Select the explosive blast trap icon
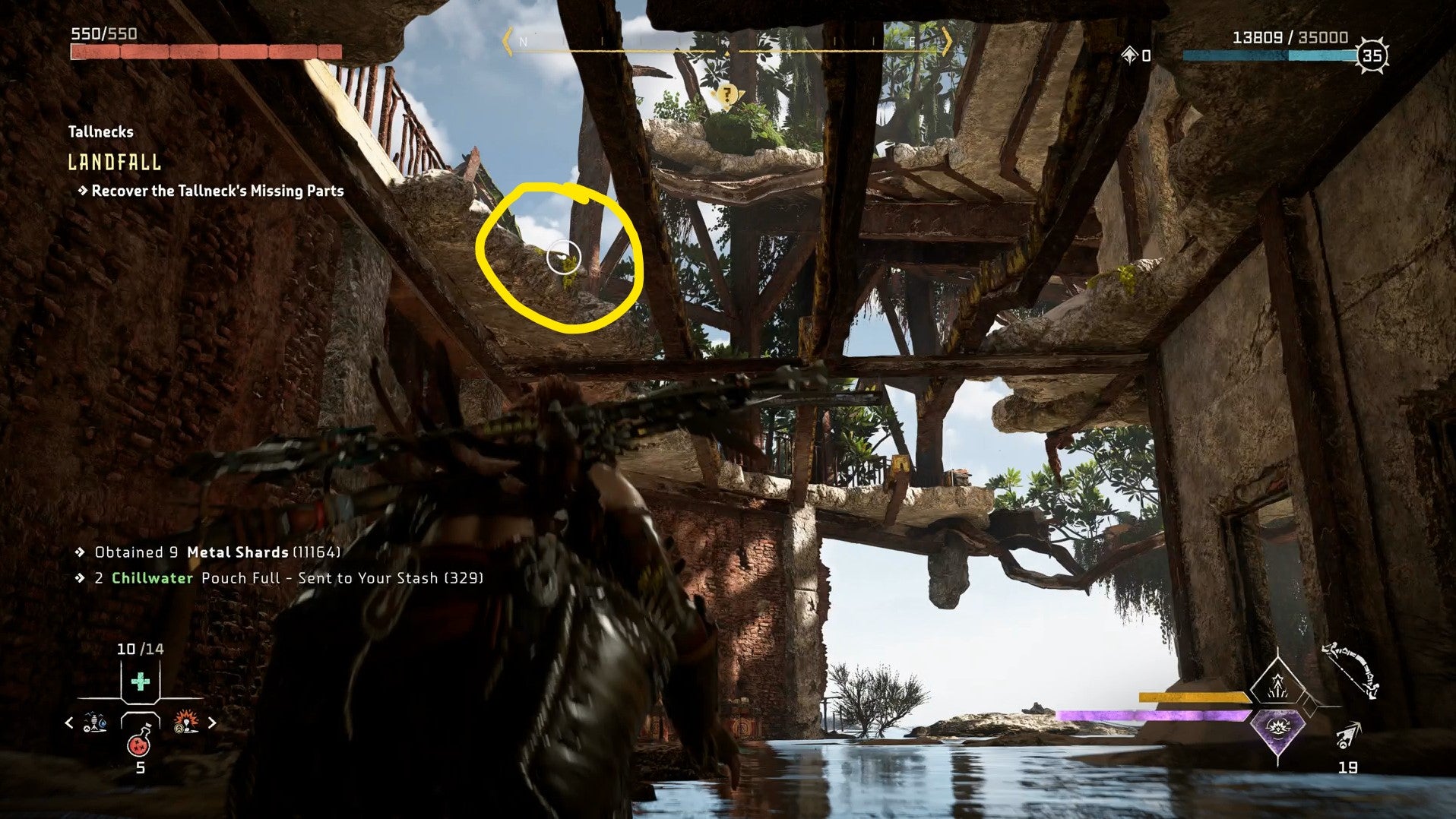This screenshot has height=819, width=1456. coord(186,720)
